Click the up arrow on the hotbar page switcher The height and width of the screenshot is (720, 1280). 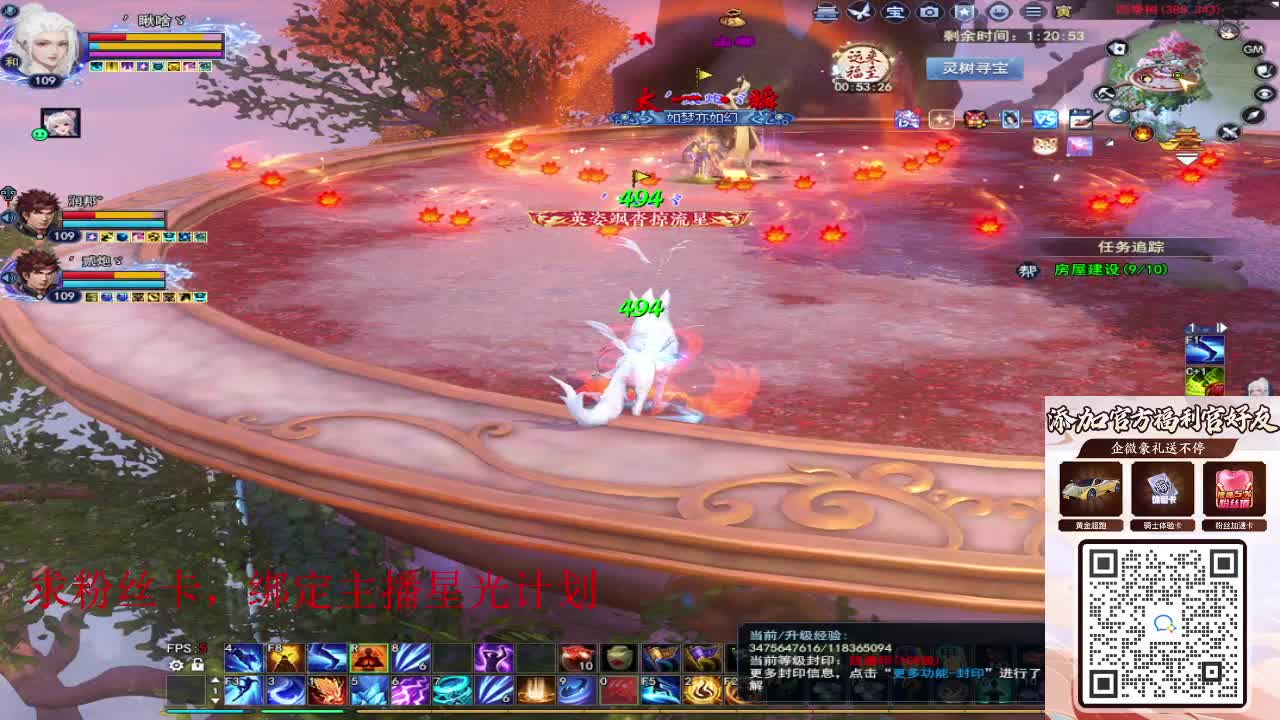[x=214, y=678]
